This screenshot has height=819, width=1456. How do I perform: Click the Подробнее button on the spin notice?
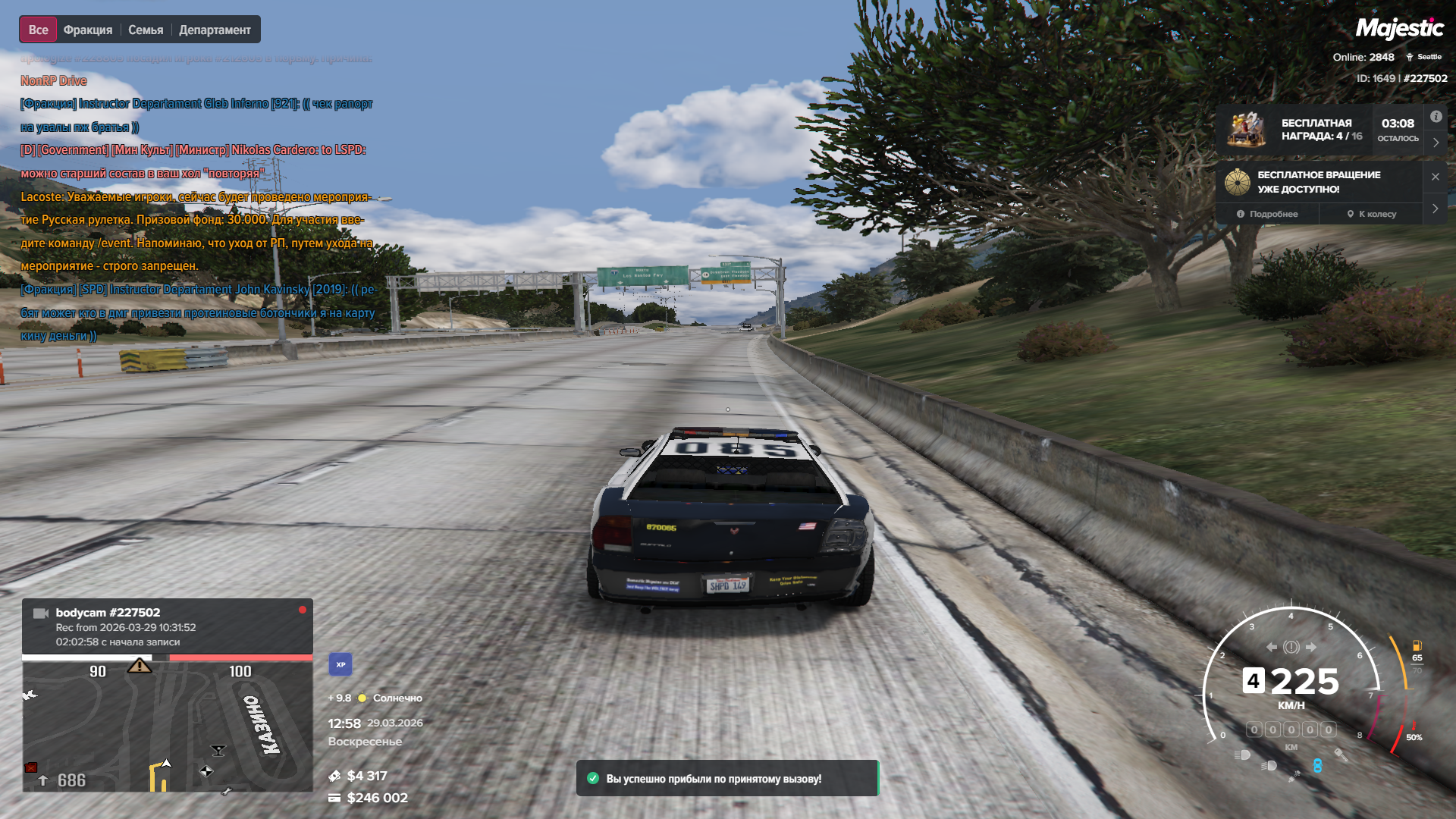pos(1267,214)
